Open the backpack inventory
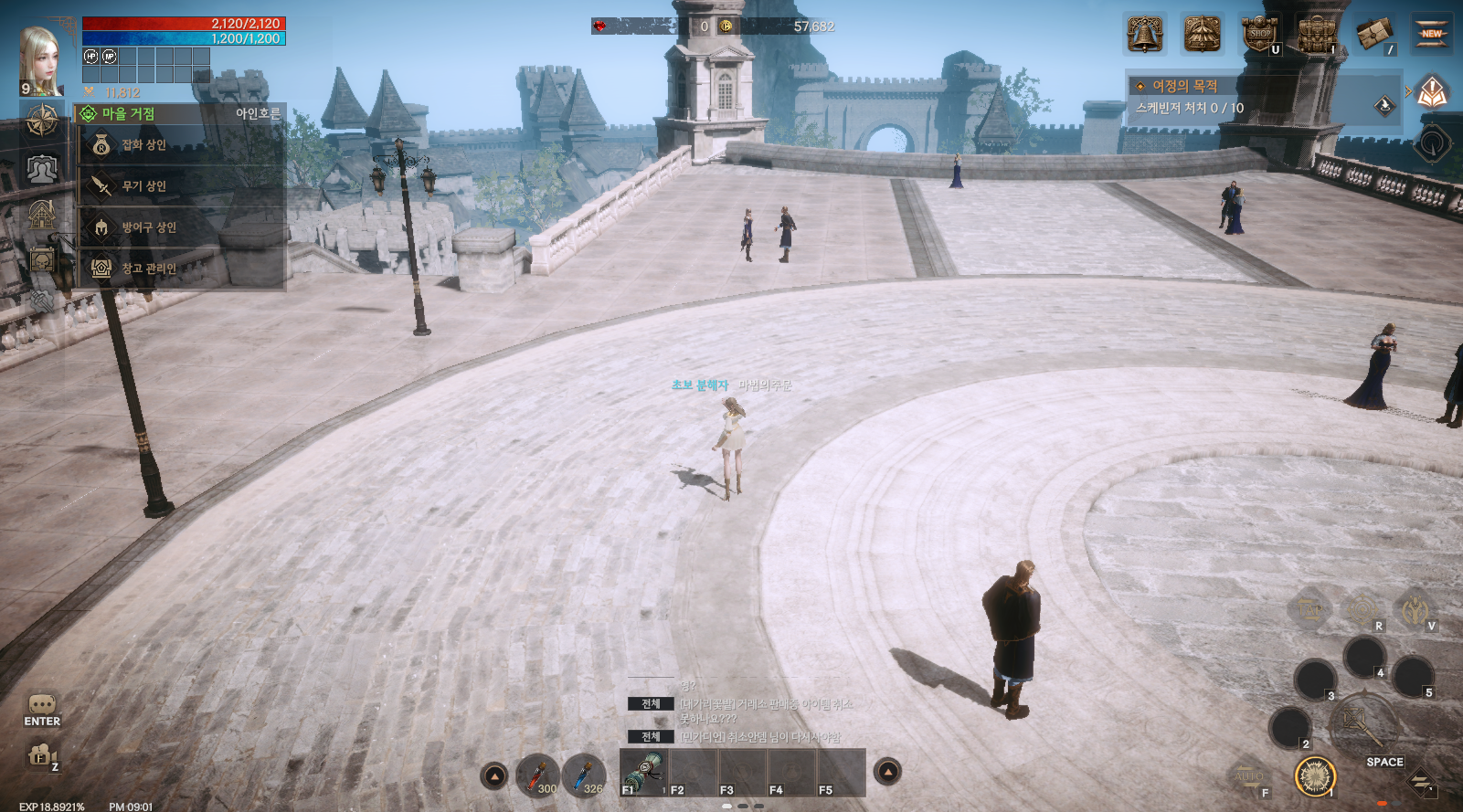Viewport: 1463px width, 812px height. tap(1317, 35)
